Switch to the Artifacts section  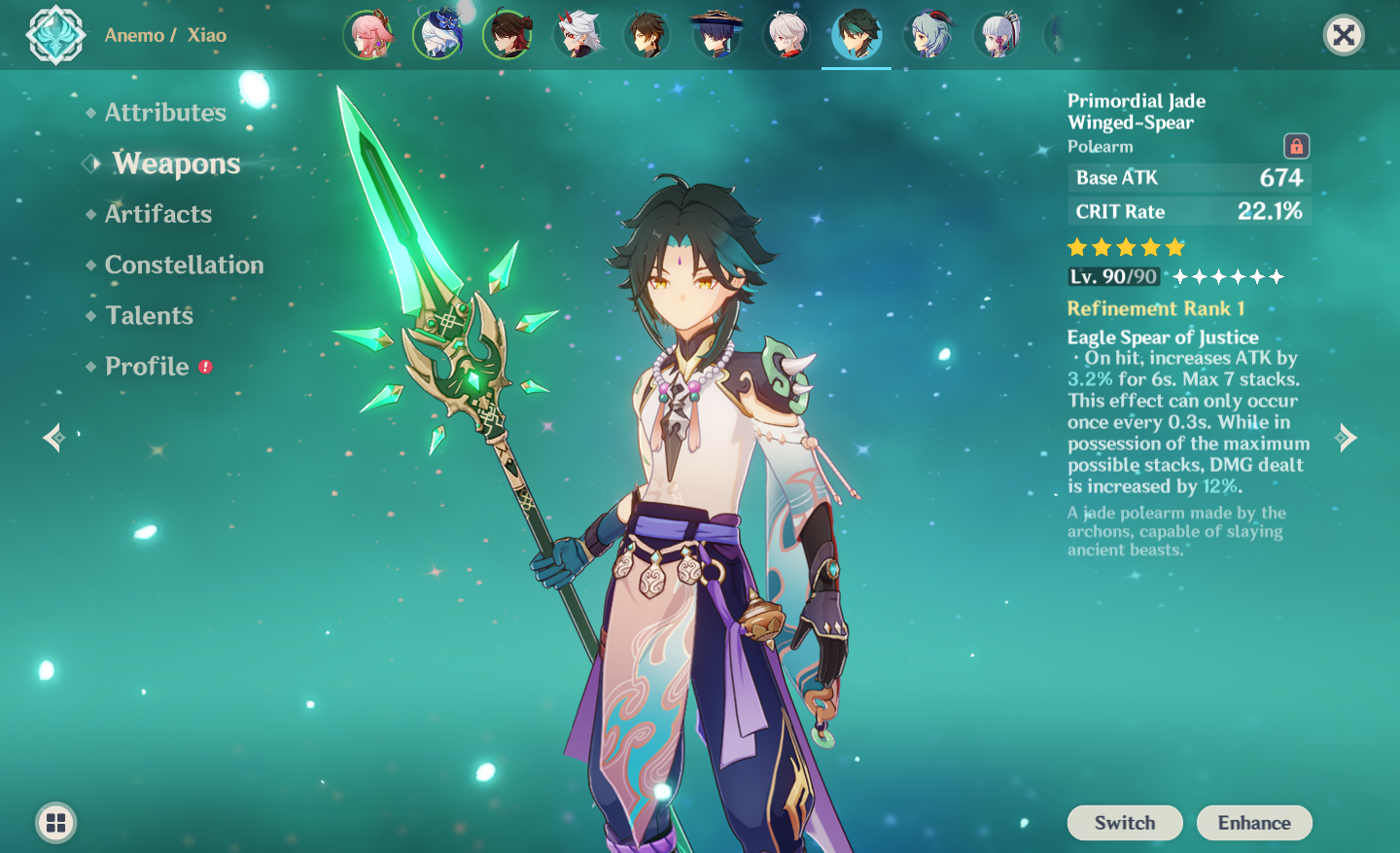(x=157, y=213)
